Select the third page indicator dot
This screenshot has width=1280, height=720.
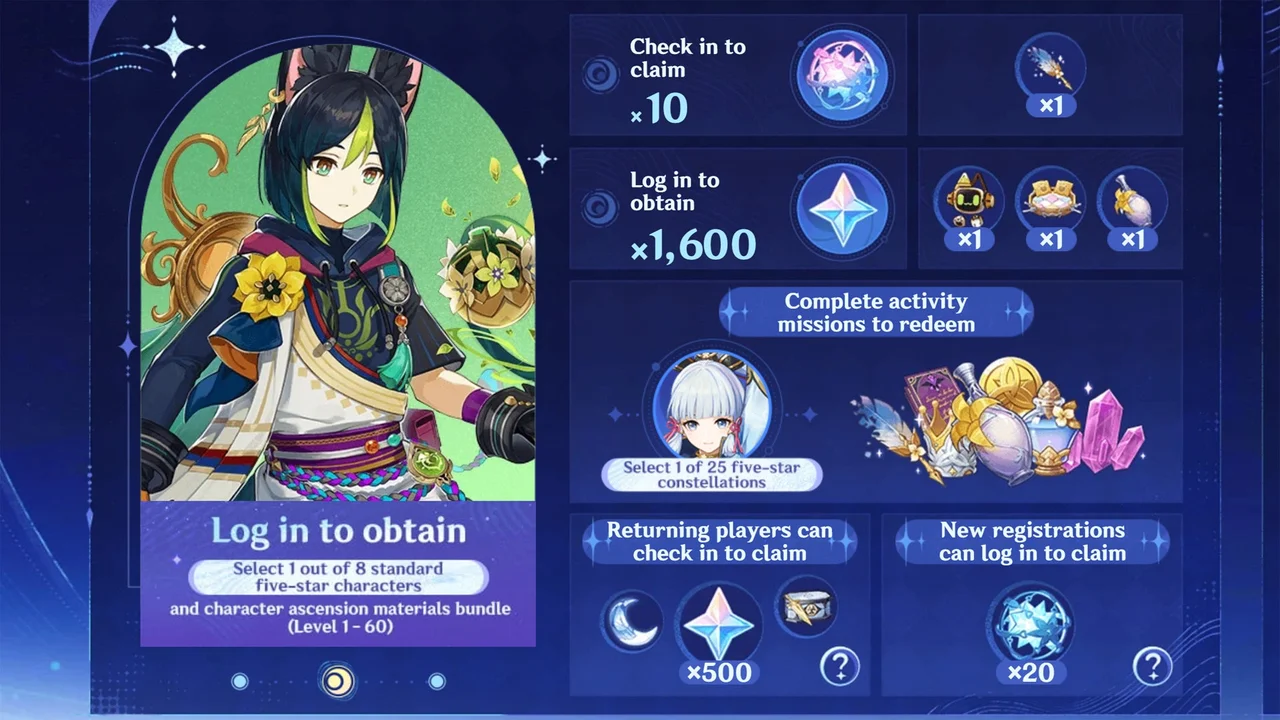point(437,680)
